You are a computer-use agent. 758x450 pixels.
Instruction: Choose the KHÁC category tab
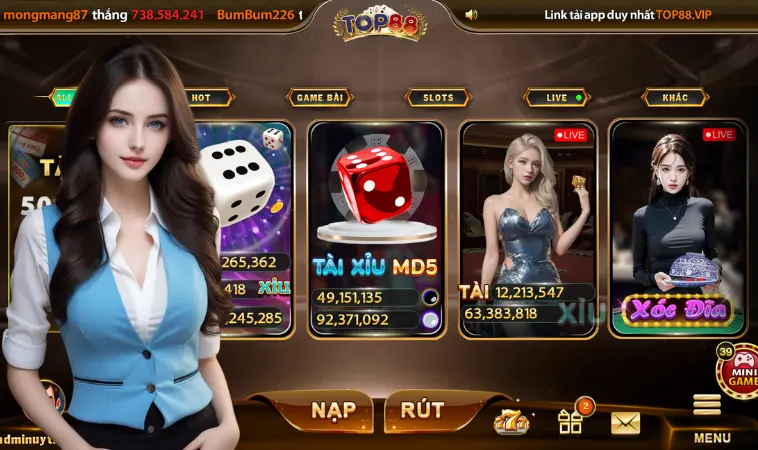click(675, 98)
